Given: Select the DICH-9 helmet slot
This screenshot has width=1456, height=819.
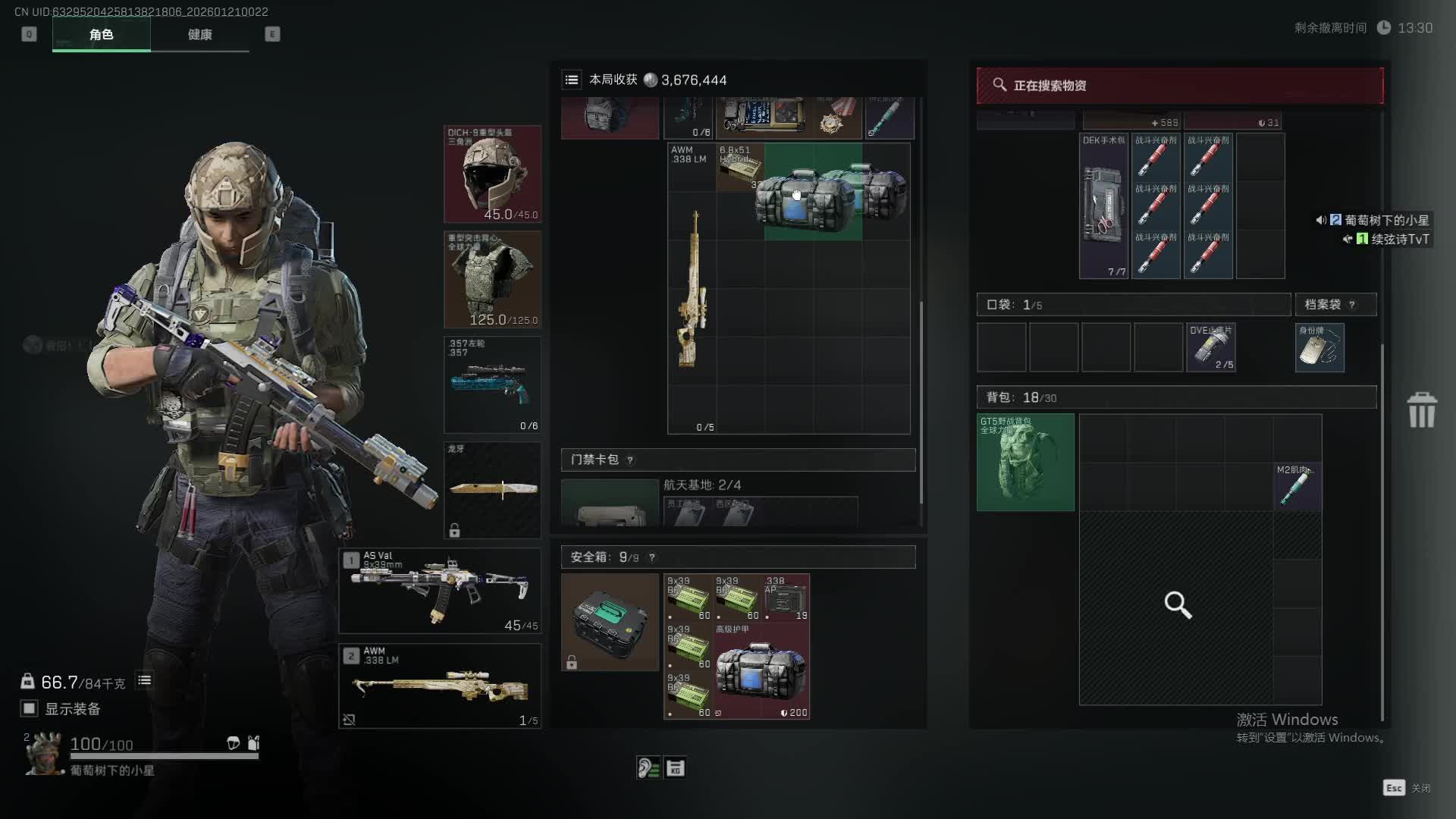Looking at the screenshot, I should pyautogui.click(x=492, y=174).
